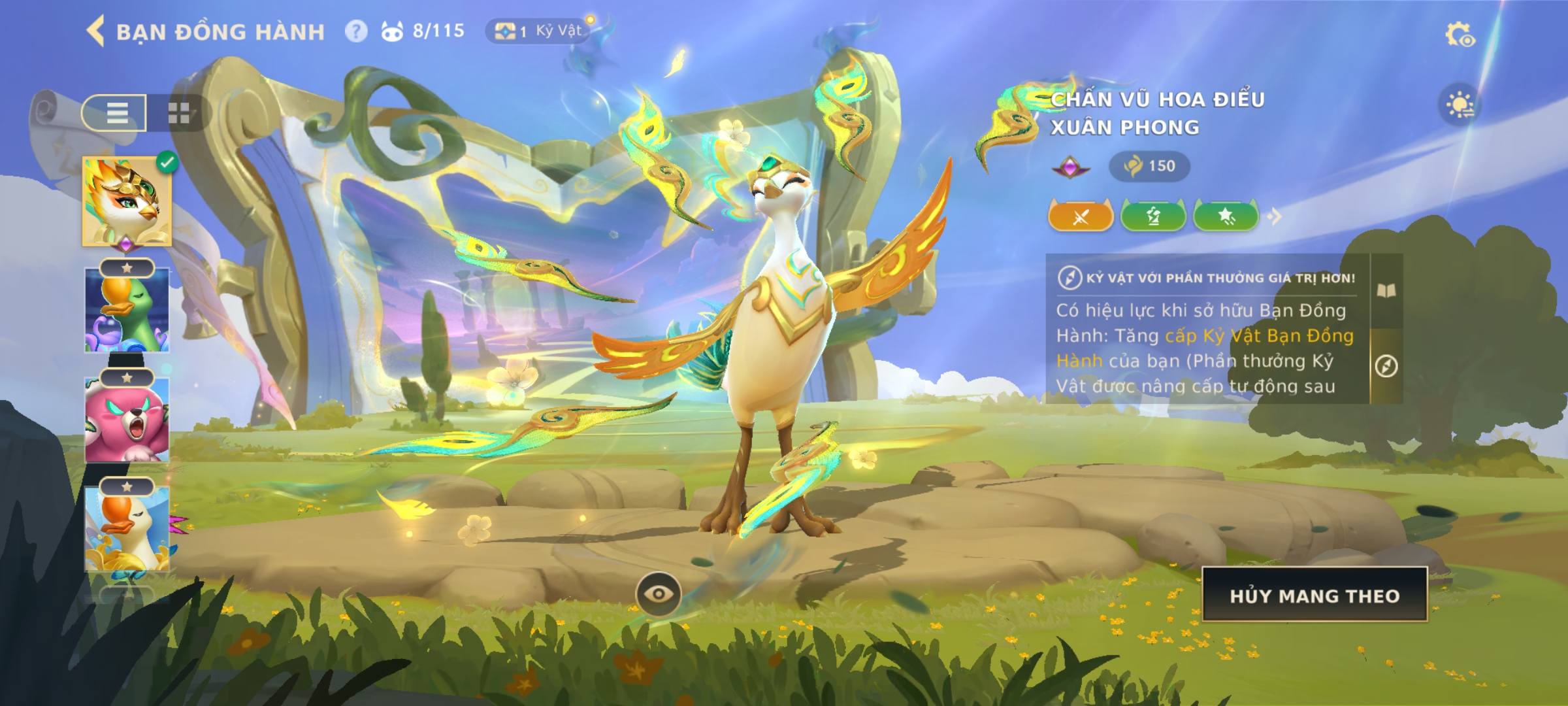Show the green chess-piece skill

coord(1153,216)
